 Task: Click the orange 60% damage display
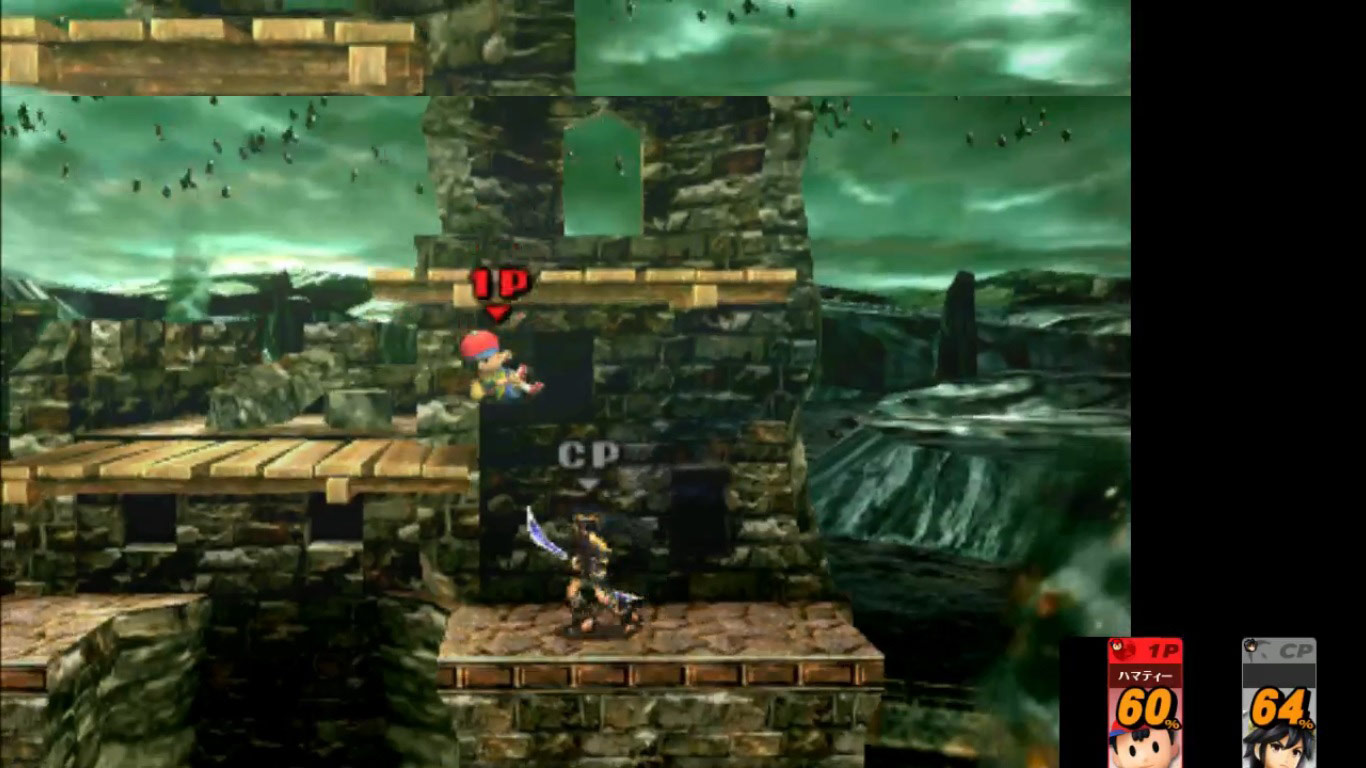[x=1145, y=706]
